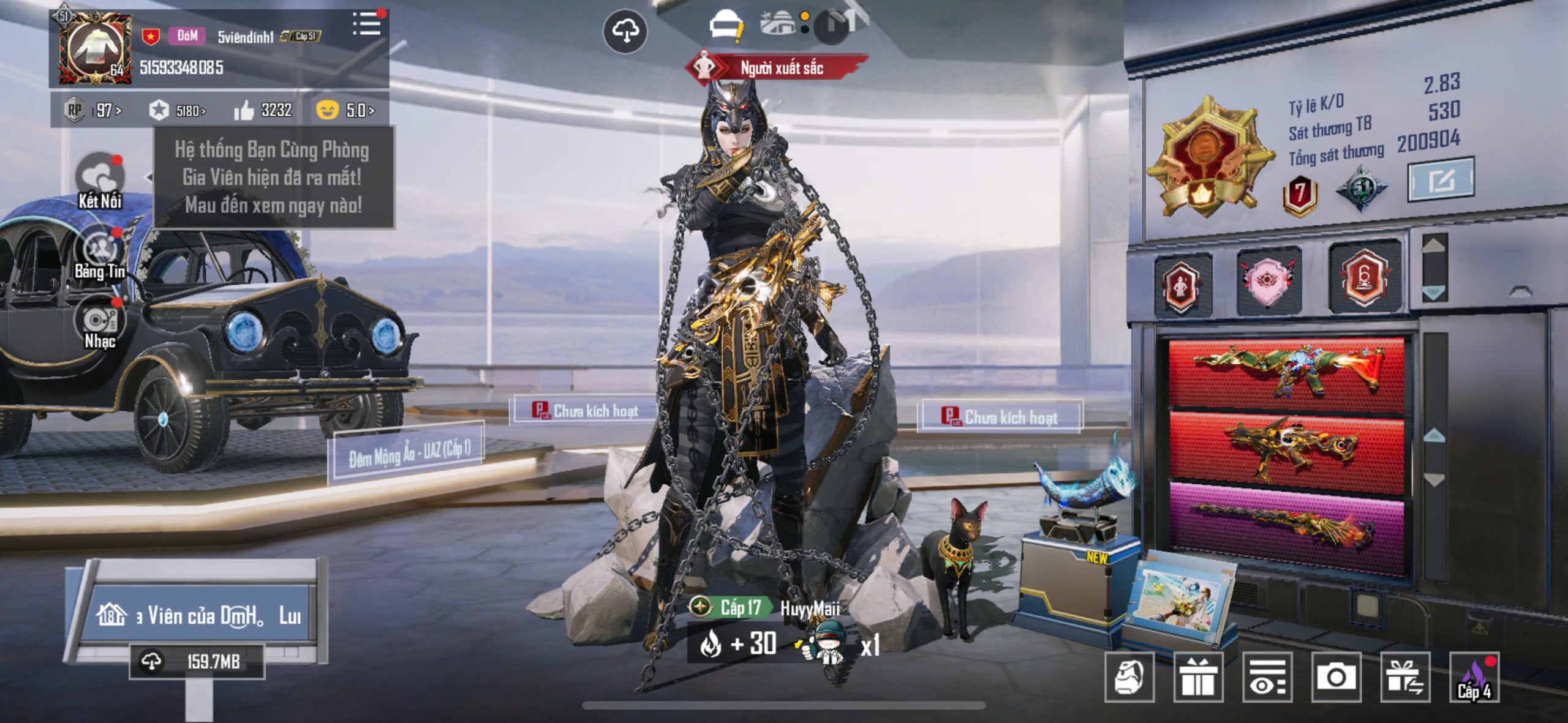Click the camera screenshot button
1568x723 pixels.
(1336, 677)
